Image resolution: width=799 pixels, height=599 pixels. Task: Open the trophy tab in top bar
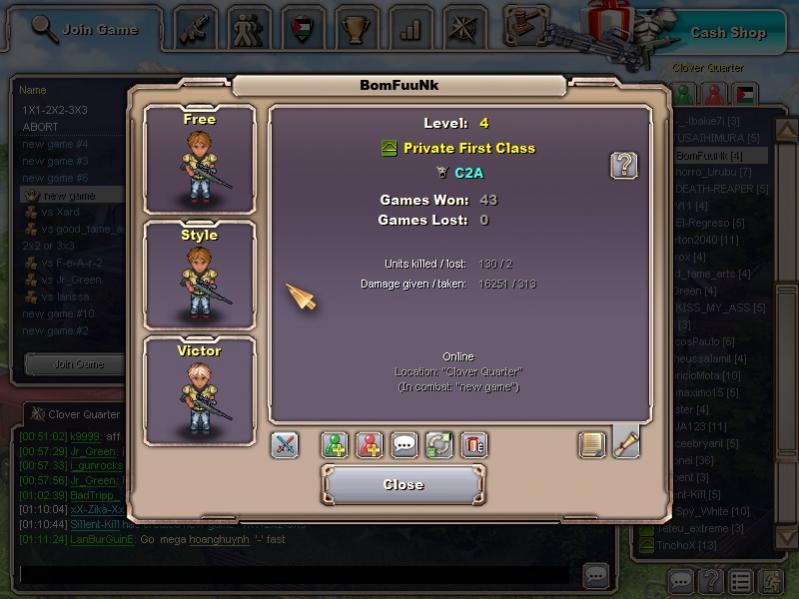pyautogui.click(x=356, y=28)
